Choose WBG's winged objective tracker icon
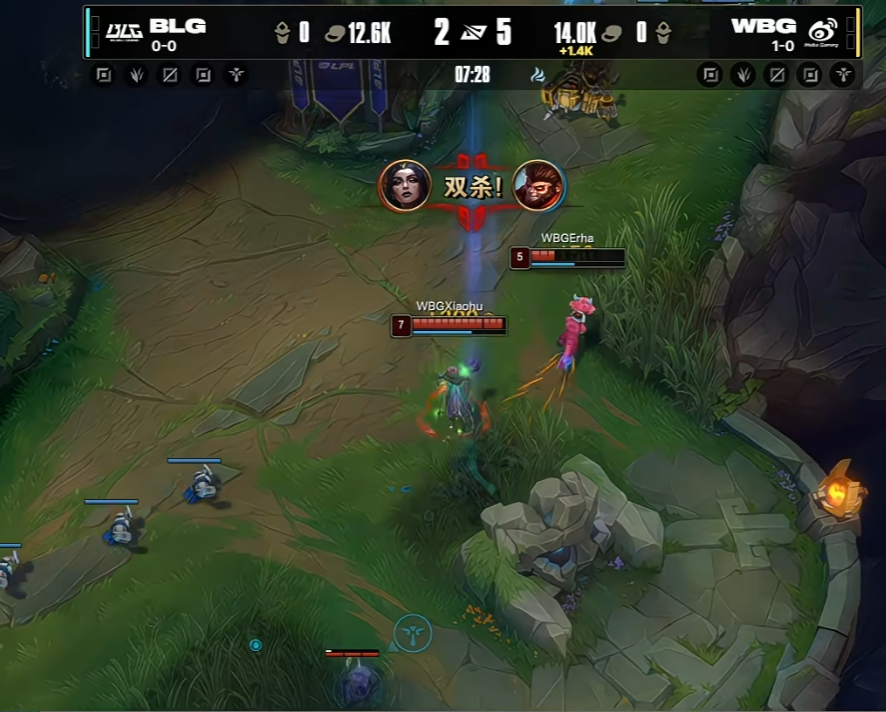Image resolution: width=886 pixels, height=712 pixels. point(842,75)
